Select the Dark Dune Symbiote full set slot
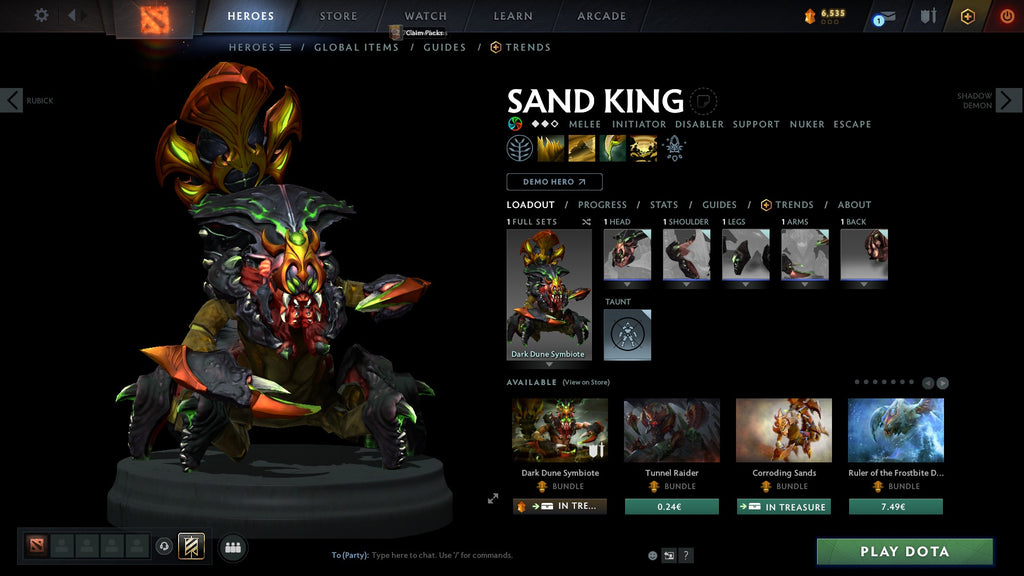Image resolution: width=1024 pixels, height=576 pixels. click(x=548, y=295)
